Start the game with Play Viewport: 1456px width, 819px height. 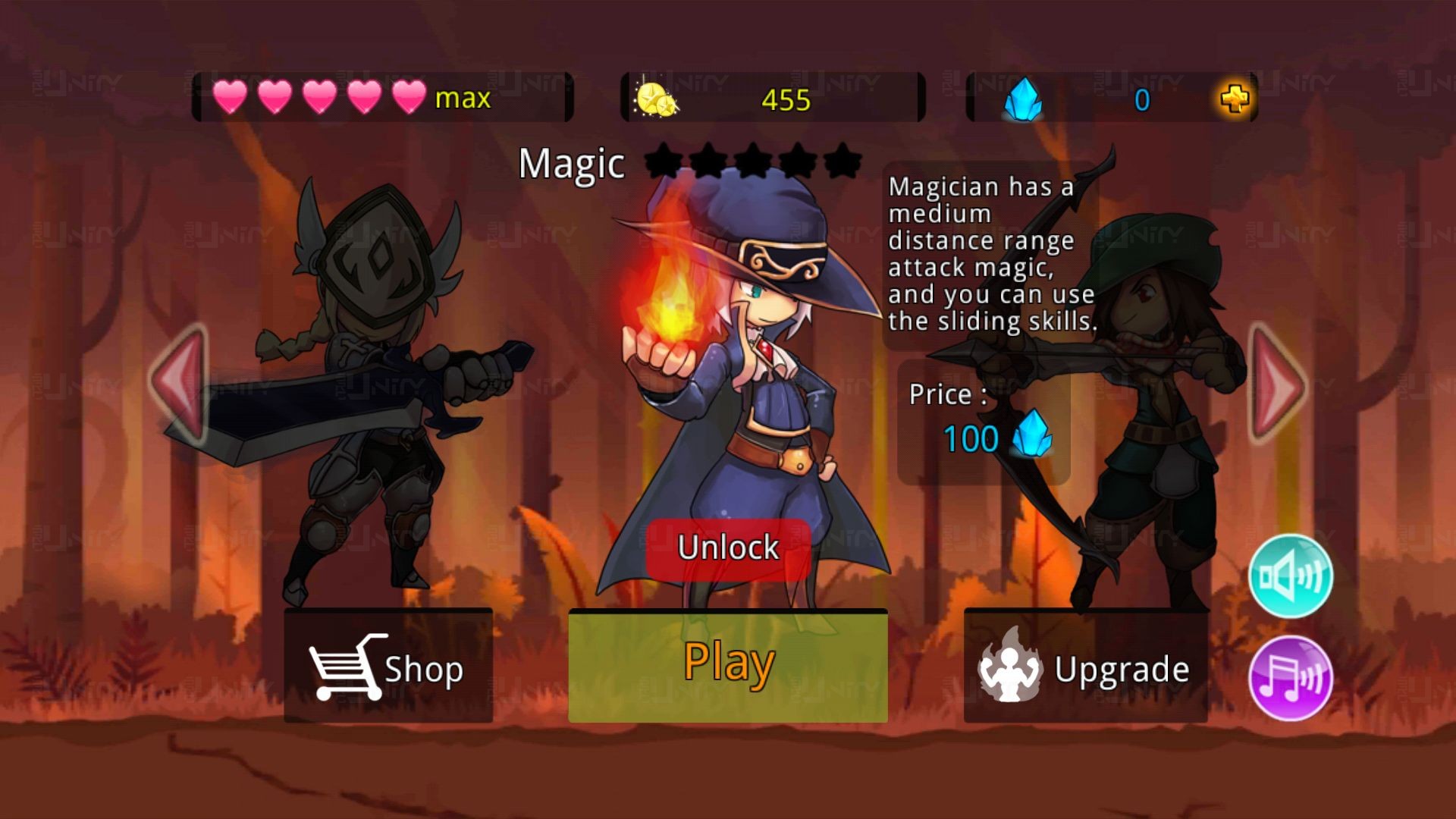tap(728, 665)
